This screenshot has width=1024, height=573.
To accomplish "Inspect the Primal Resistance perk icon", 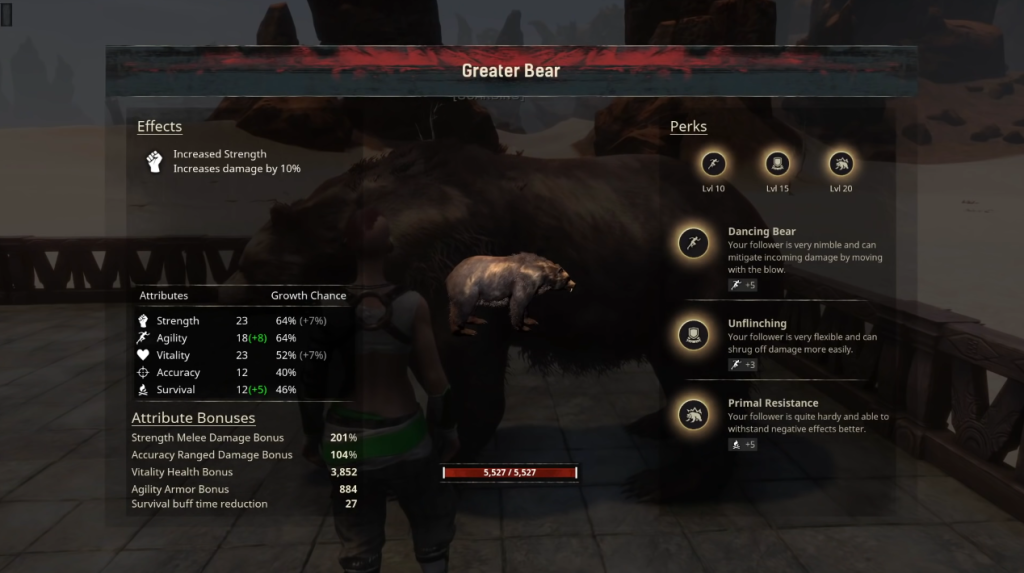I will pyautogui.click(x=693, y=414).
